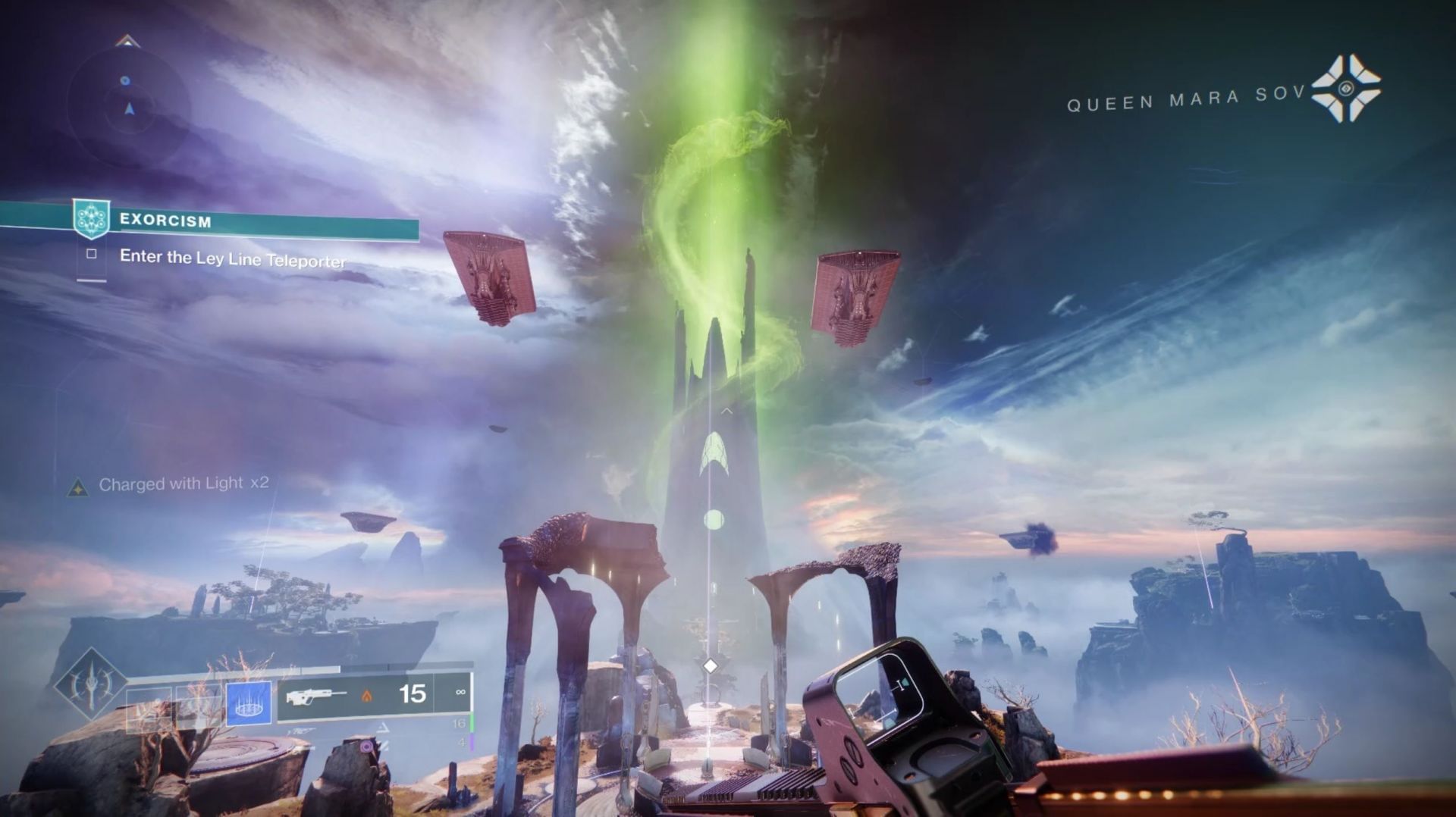Screen dimensions: 1456x817
Task: Use the blue class ability icon
Action: (249, 703)
